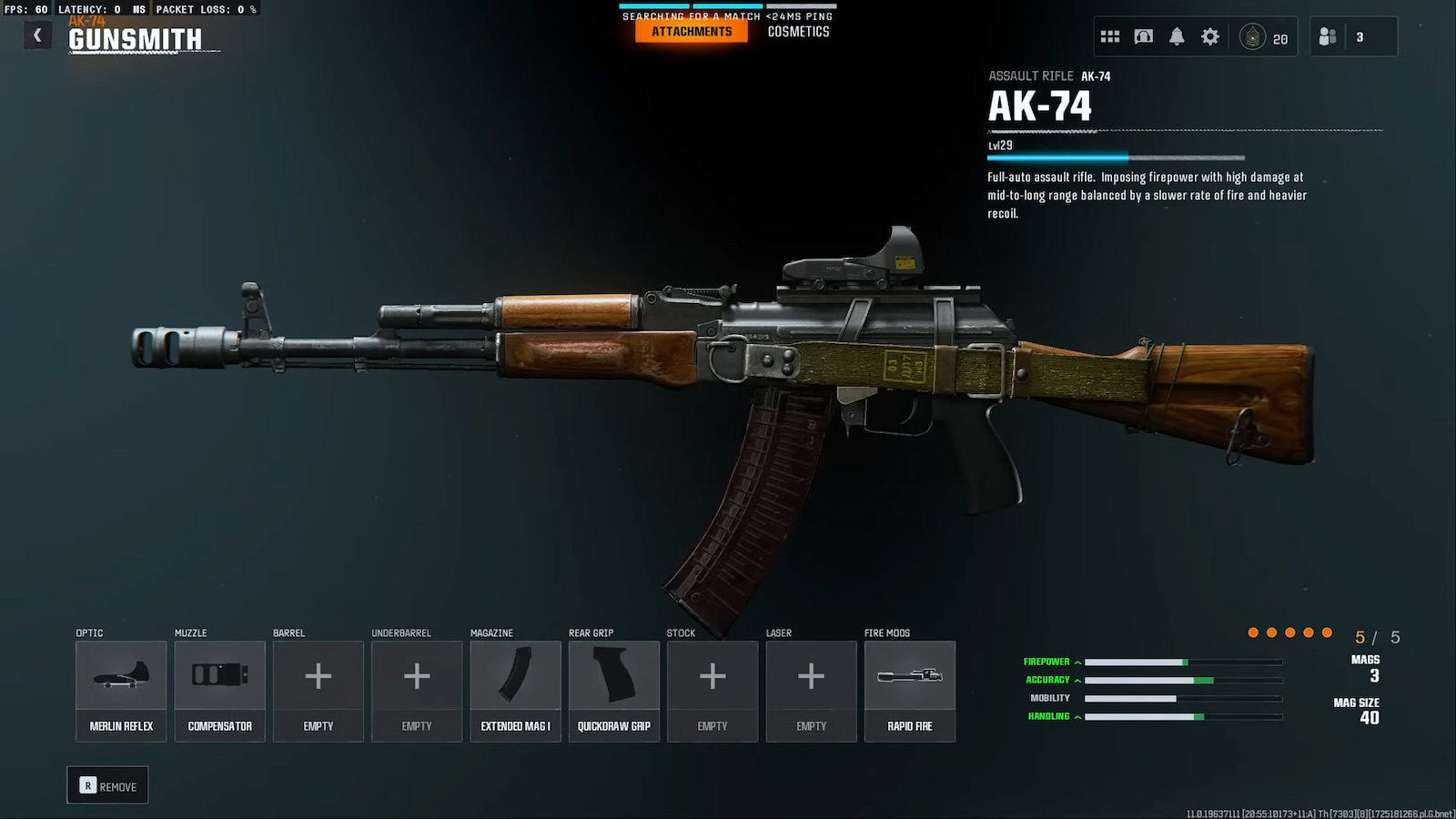Open settings with the gear icon
This screenshot has height=819, width=1456.
(1210, 36)
